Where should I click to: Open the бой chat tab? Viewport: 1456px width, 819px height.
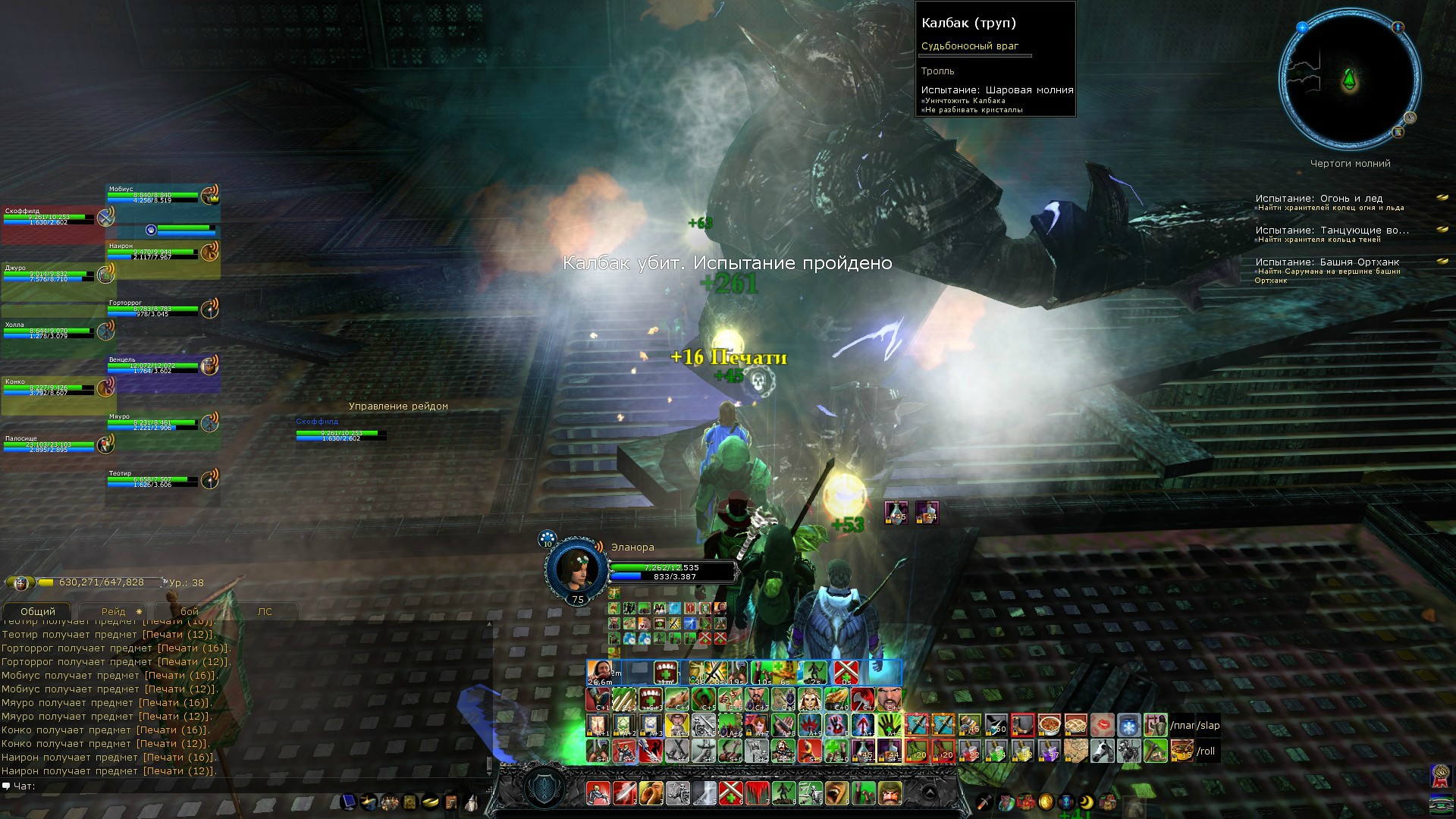point(189,611)
